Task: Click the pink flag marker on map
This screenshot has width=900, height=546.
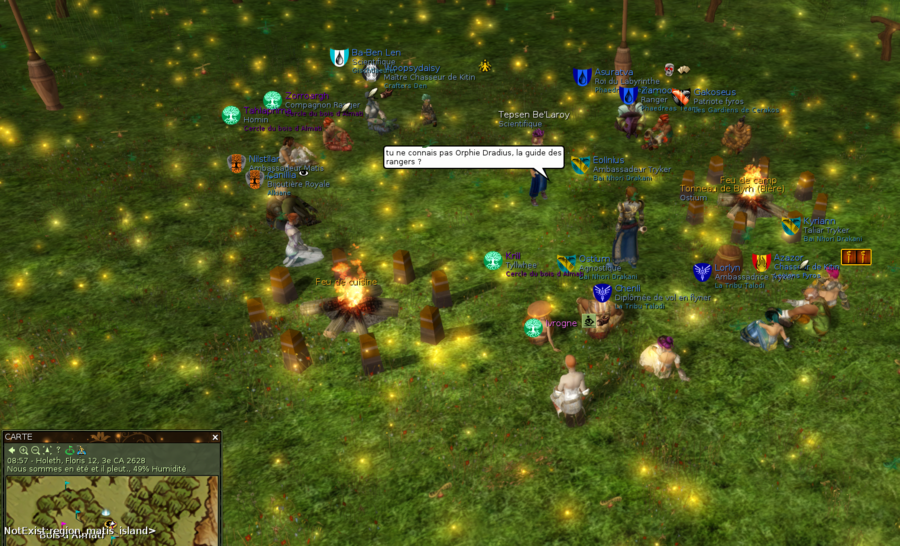Action: pos(65,524)
